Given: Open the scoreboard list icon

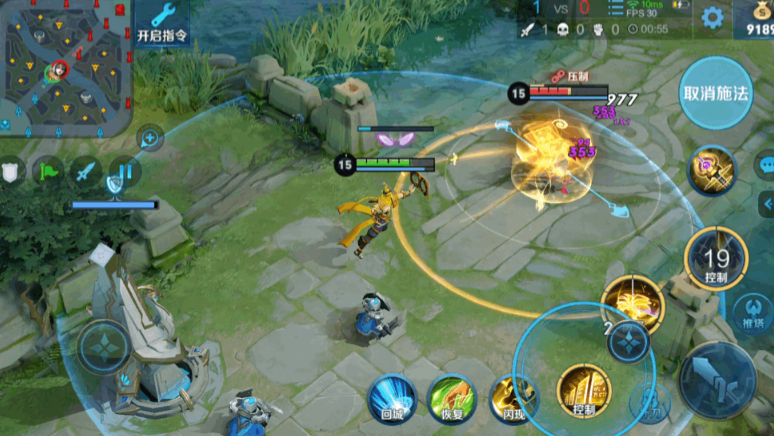Looking at the screenshot, I should point(121,171).
